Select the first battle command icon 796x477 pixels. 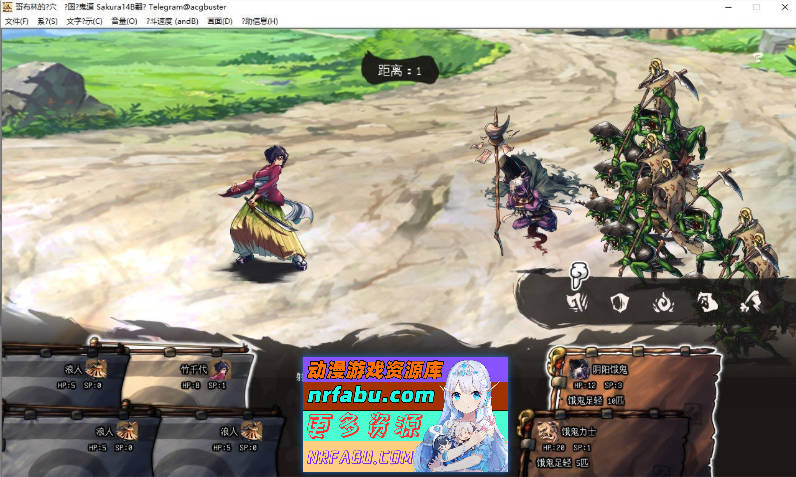coord(577,302)
